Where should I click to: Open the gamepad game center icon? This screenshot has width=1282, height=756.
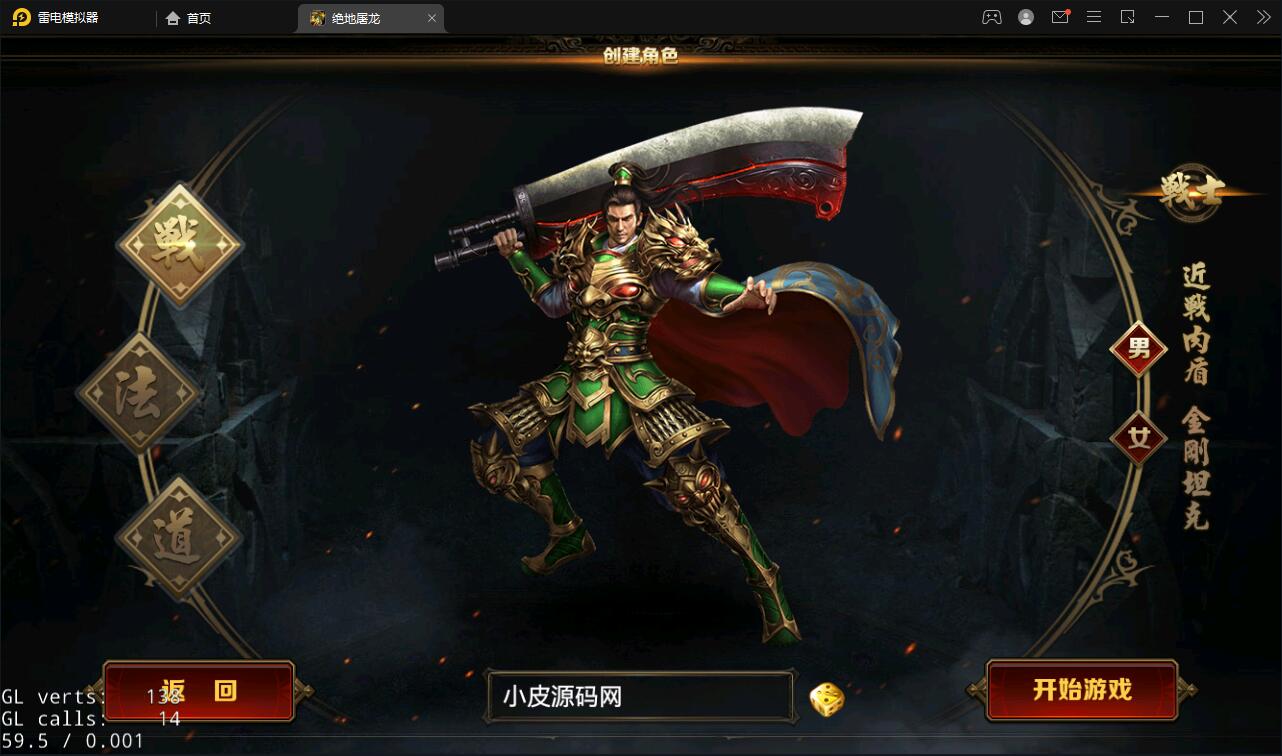pyautogui.click(x=991, y=17)
